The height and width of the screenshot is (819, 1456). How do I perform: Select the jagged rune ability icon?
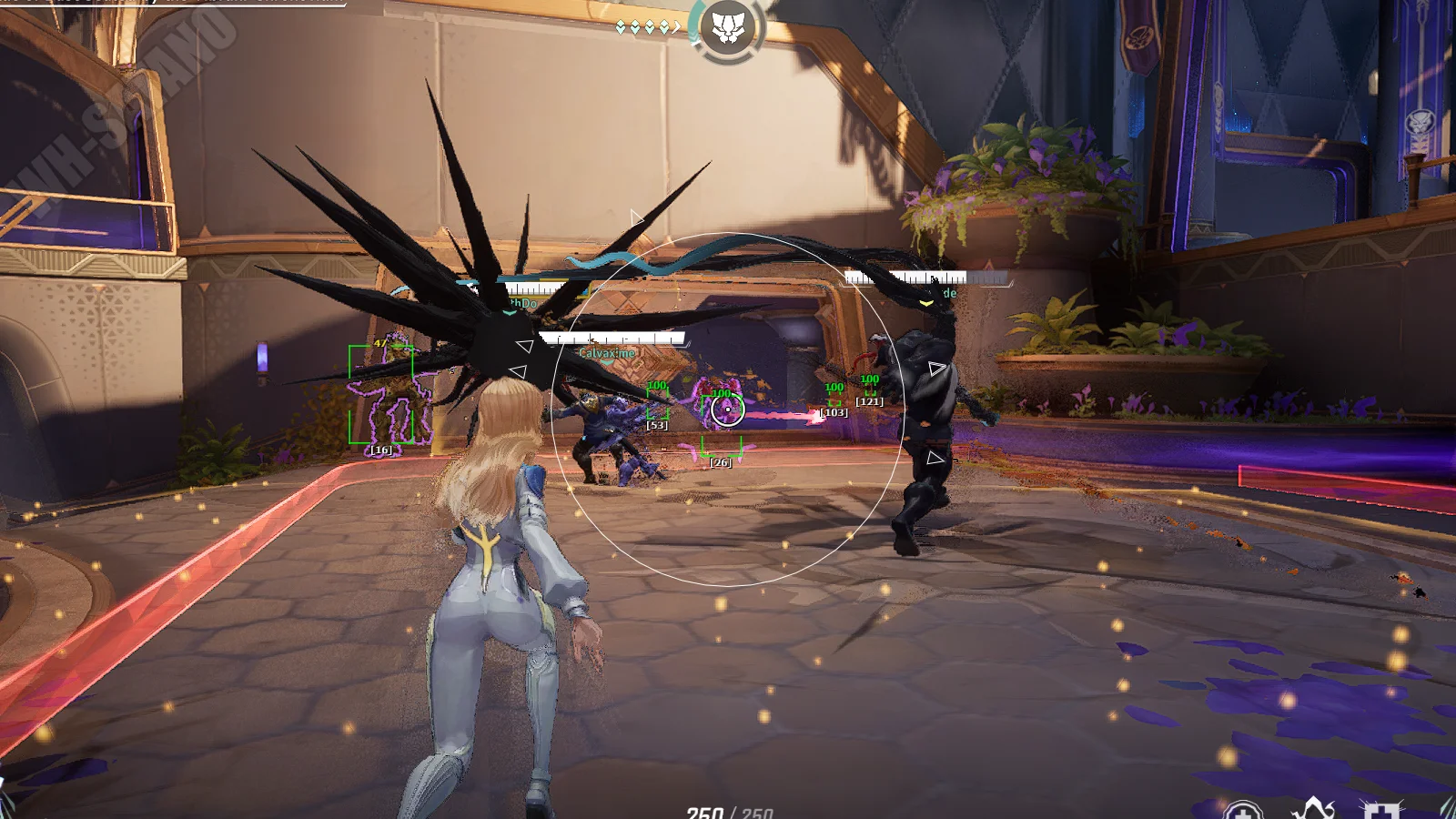(x=1313, y=808)
